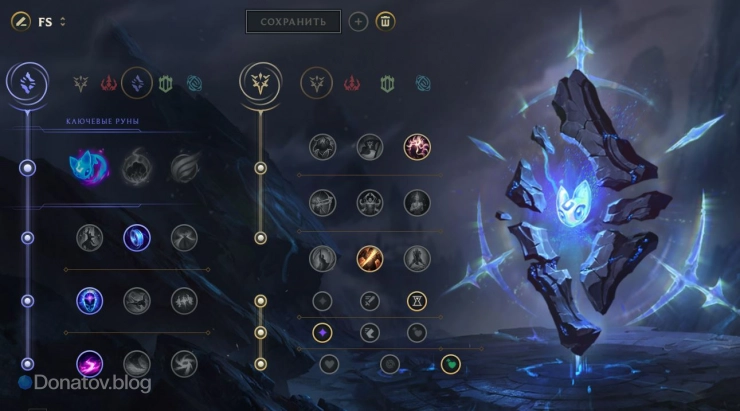
Task: Edit the rune page name with pencil icon
Action: [19, 21]
